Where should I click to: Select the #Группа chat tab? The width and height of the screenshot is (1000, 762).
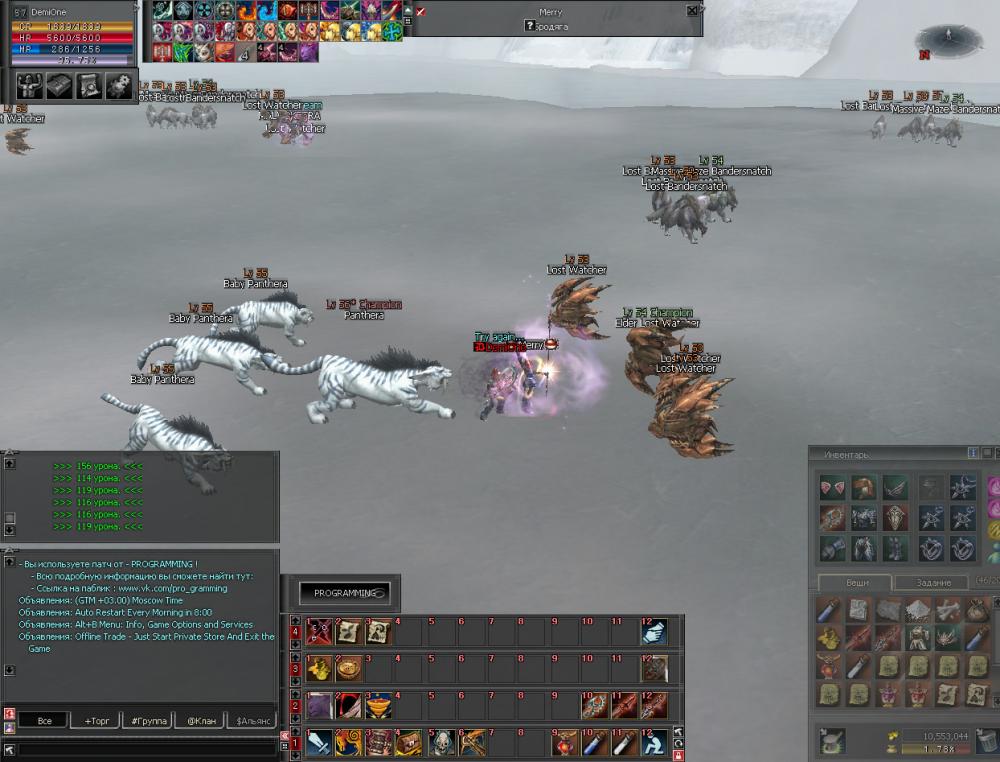[149, 720]
